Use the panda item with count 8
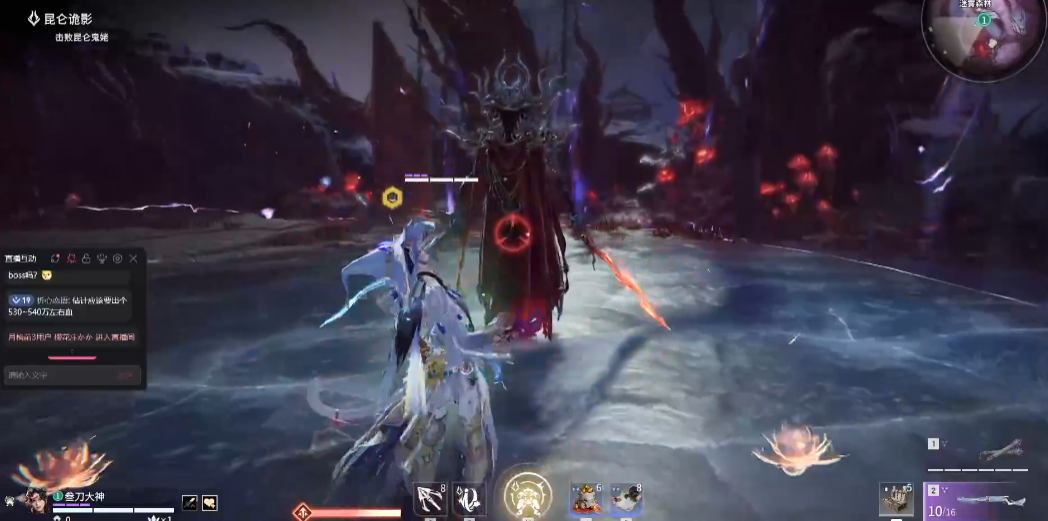The height and width of the screenshot is (521, 1048). click(625, 498)
